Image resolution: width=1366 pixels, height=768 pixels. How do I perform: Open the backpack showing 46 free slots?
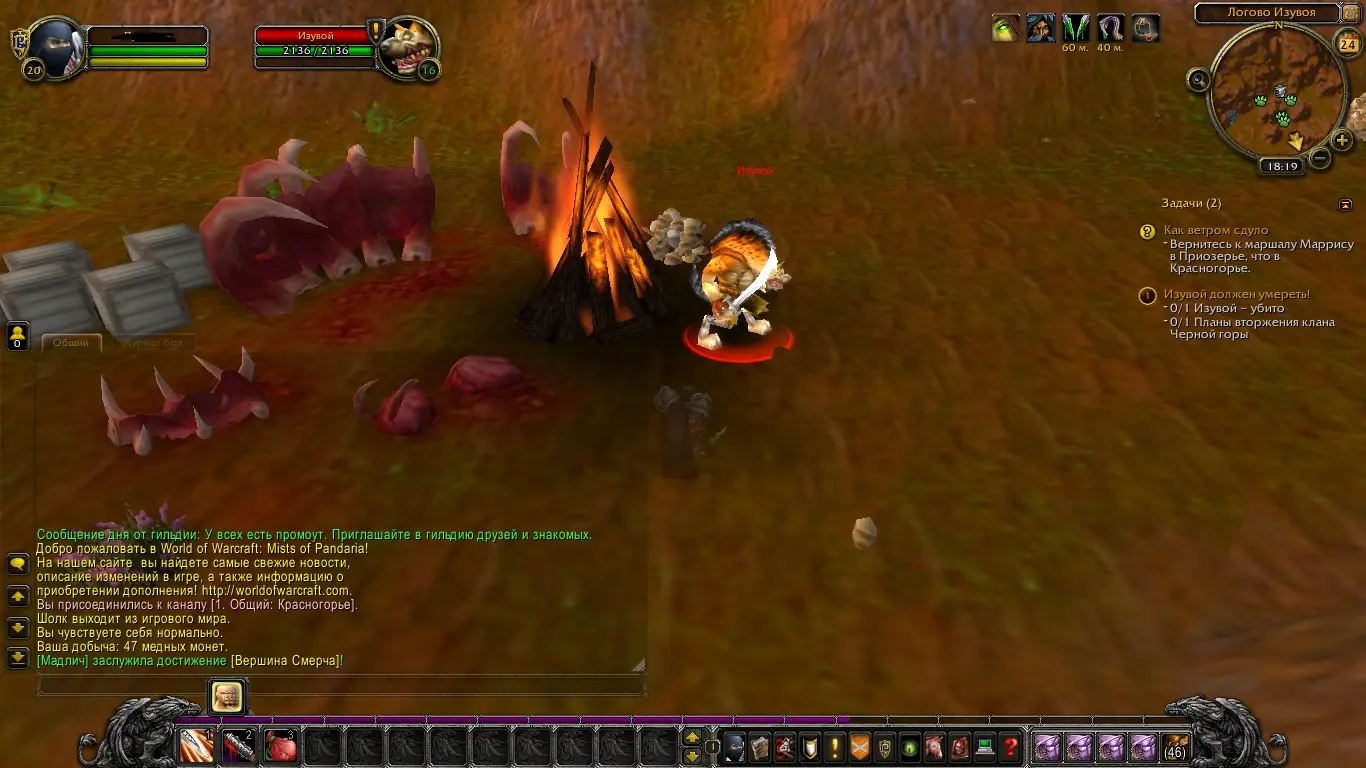pyautogui.click(x=1176, y=747)
